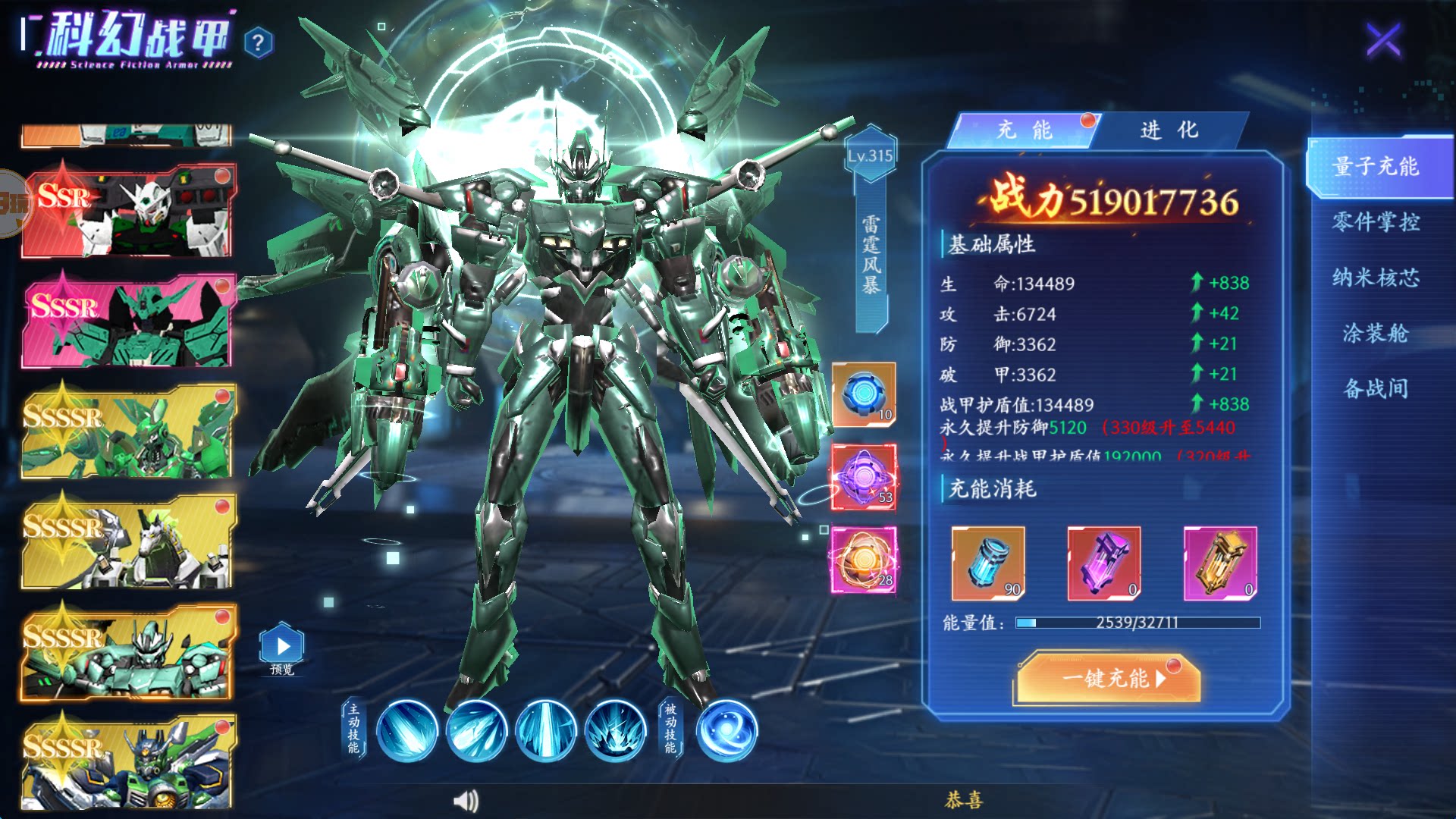Viewport: 1456px width, 819px height.
Task: Tap the 一键充能 button
Action: [1108, 677]
